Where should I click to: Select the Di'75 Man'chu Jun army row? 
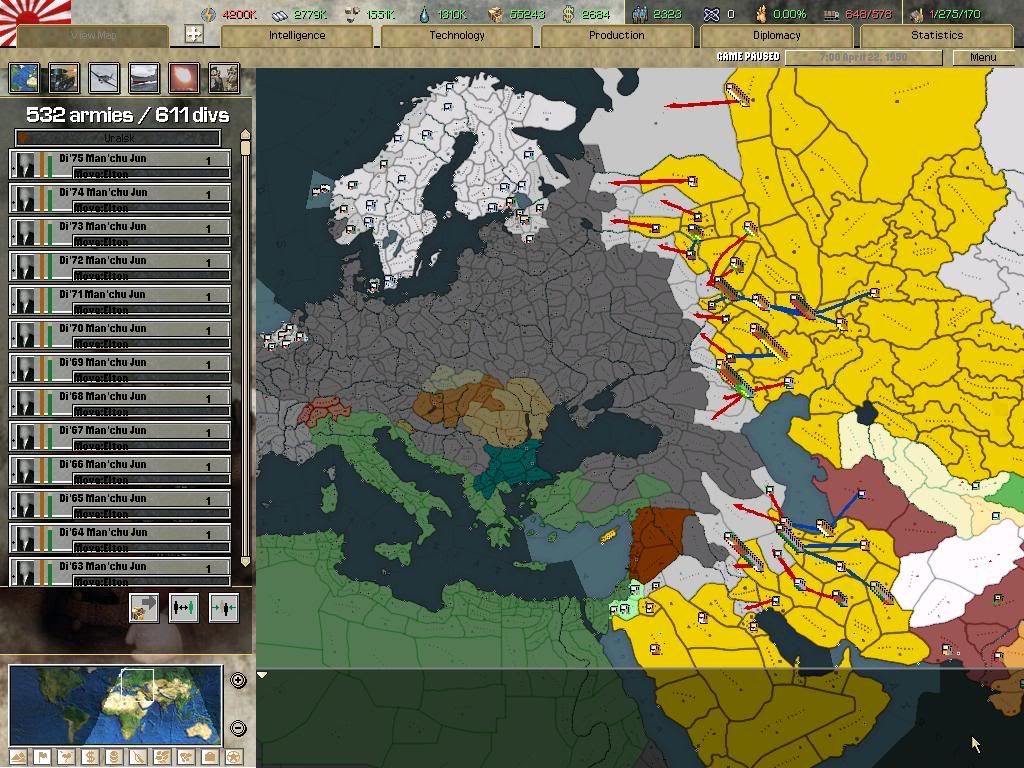[120, 162]
